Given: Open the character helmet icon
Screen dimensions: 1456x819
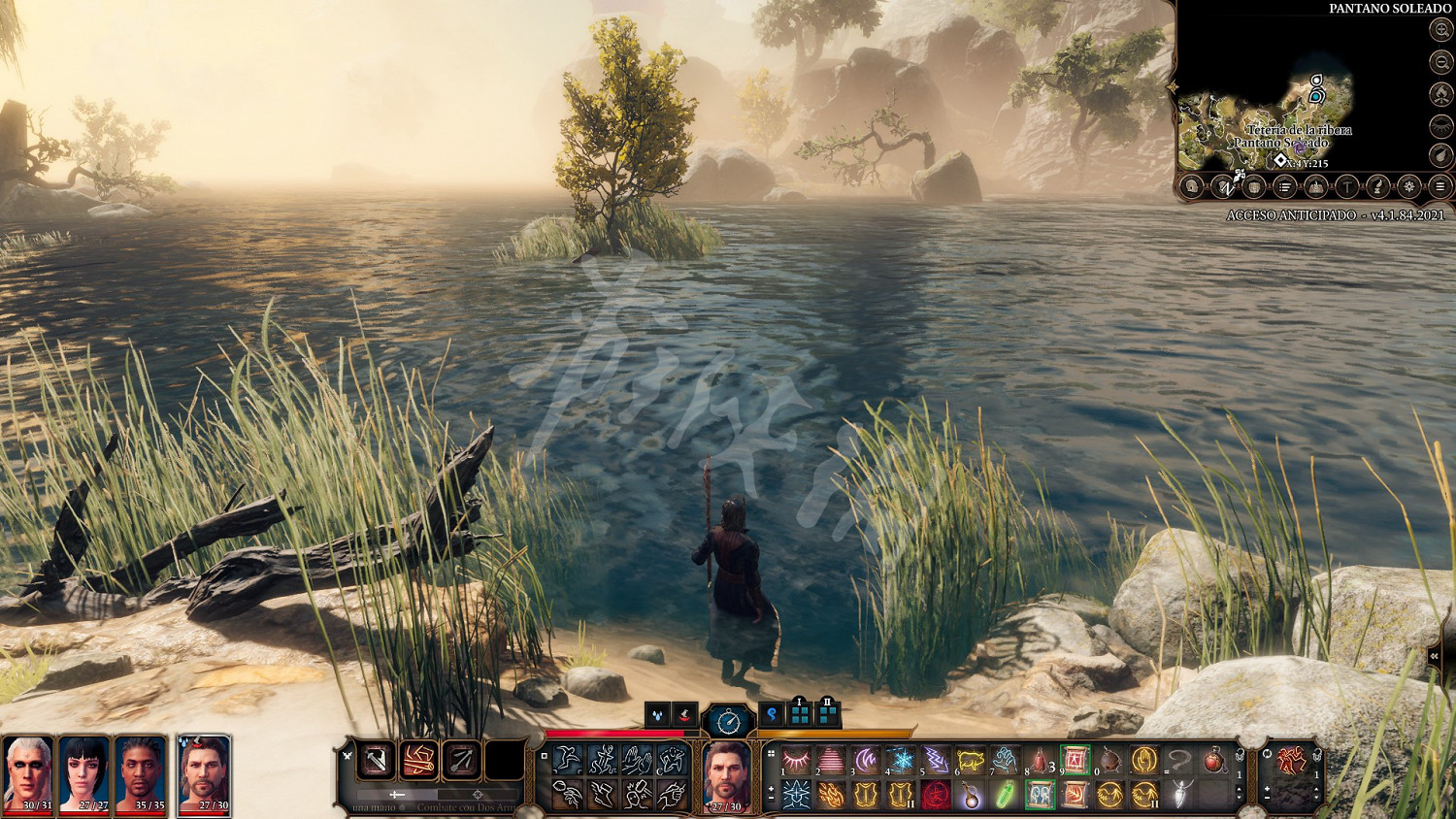Looking at the screenshot, I should 1193,186.
